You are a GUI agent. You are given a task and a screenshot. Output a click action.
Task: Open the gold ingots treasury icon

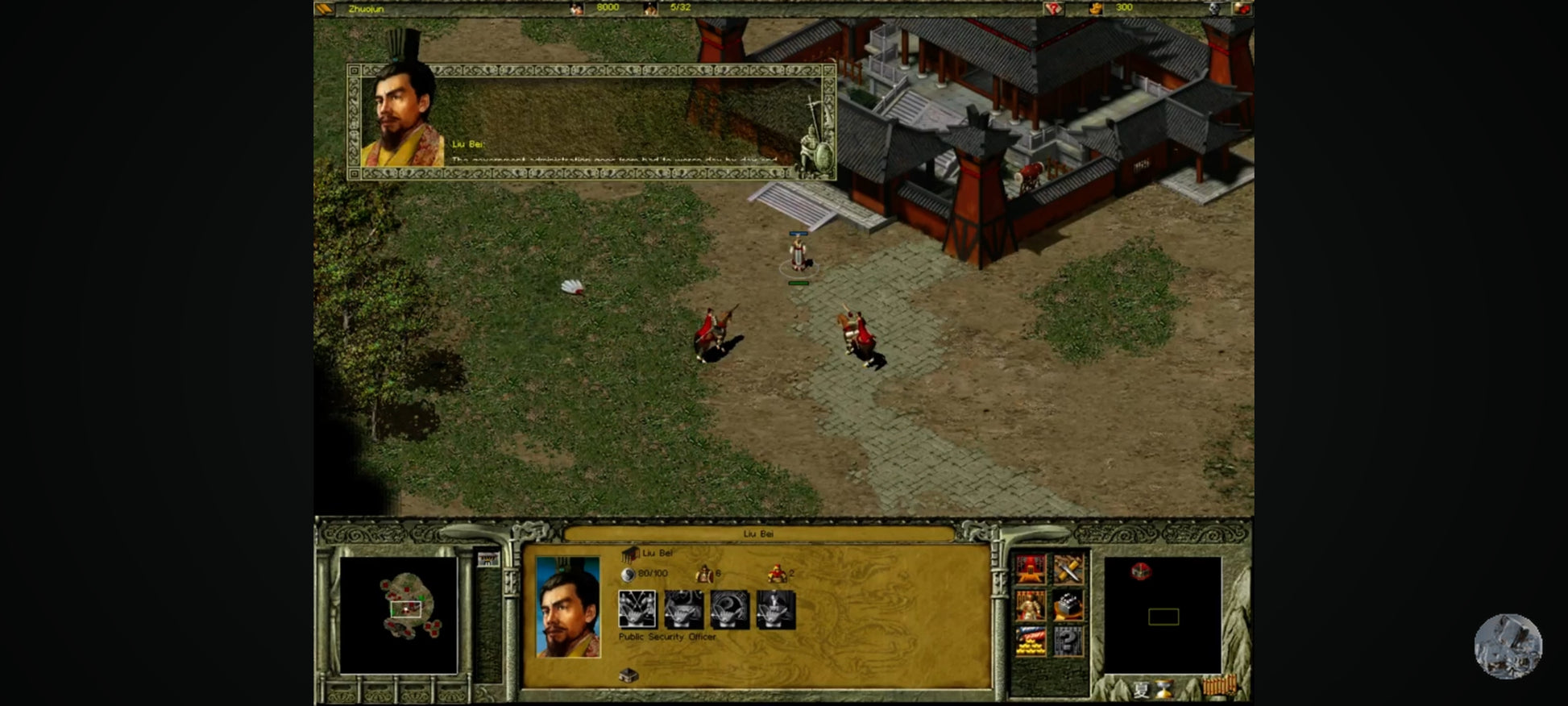[x=1031, y=642]
